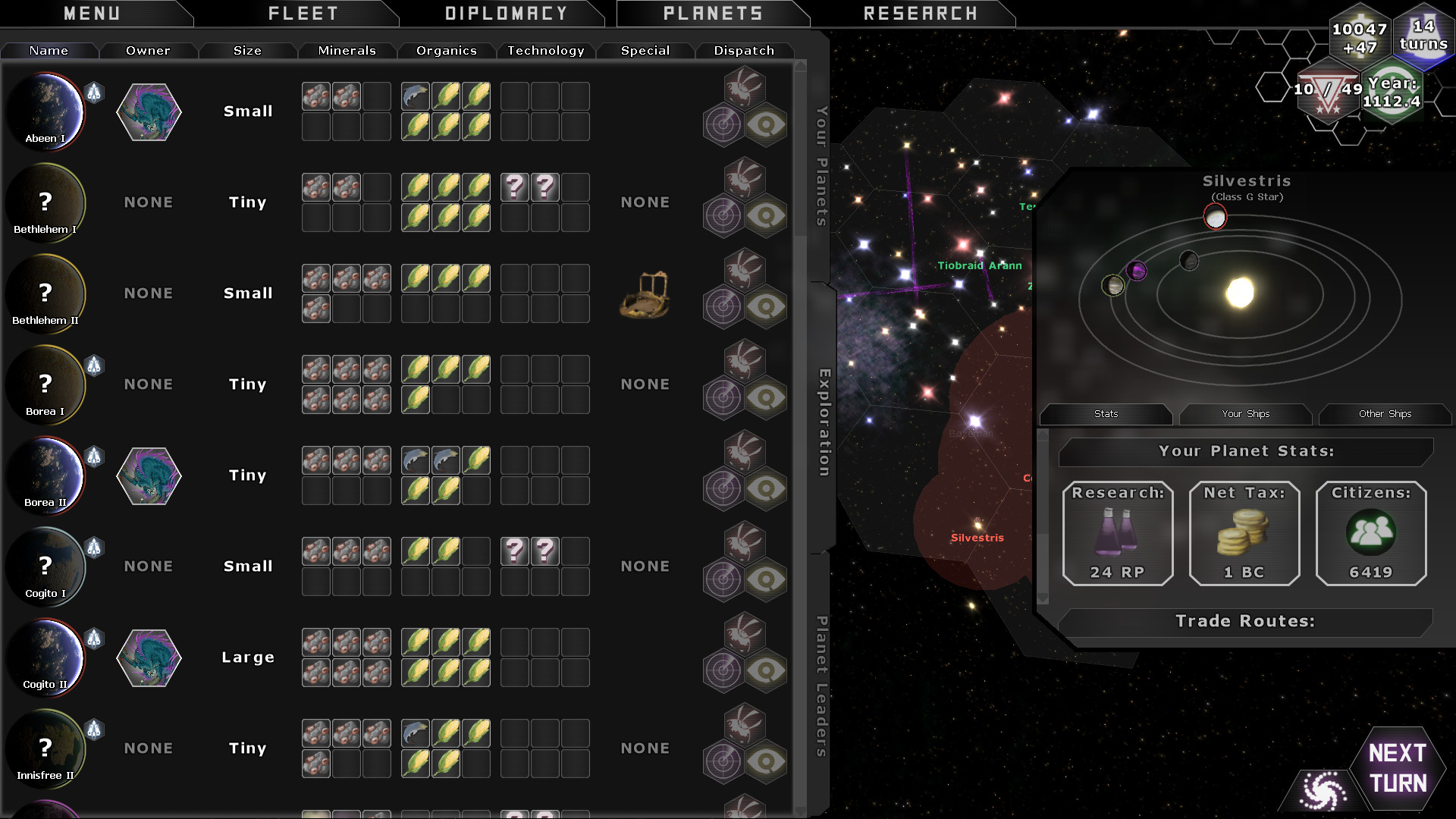Switch to the Fleet tab
1456x819 pixels.
pos(303,14)
